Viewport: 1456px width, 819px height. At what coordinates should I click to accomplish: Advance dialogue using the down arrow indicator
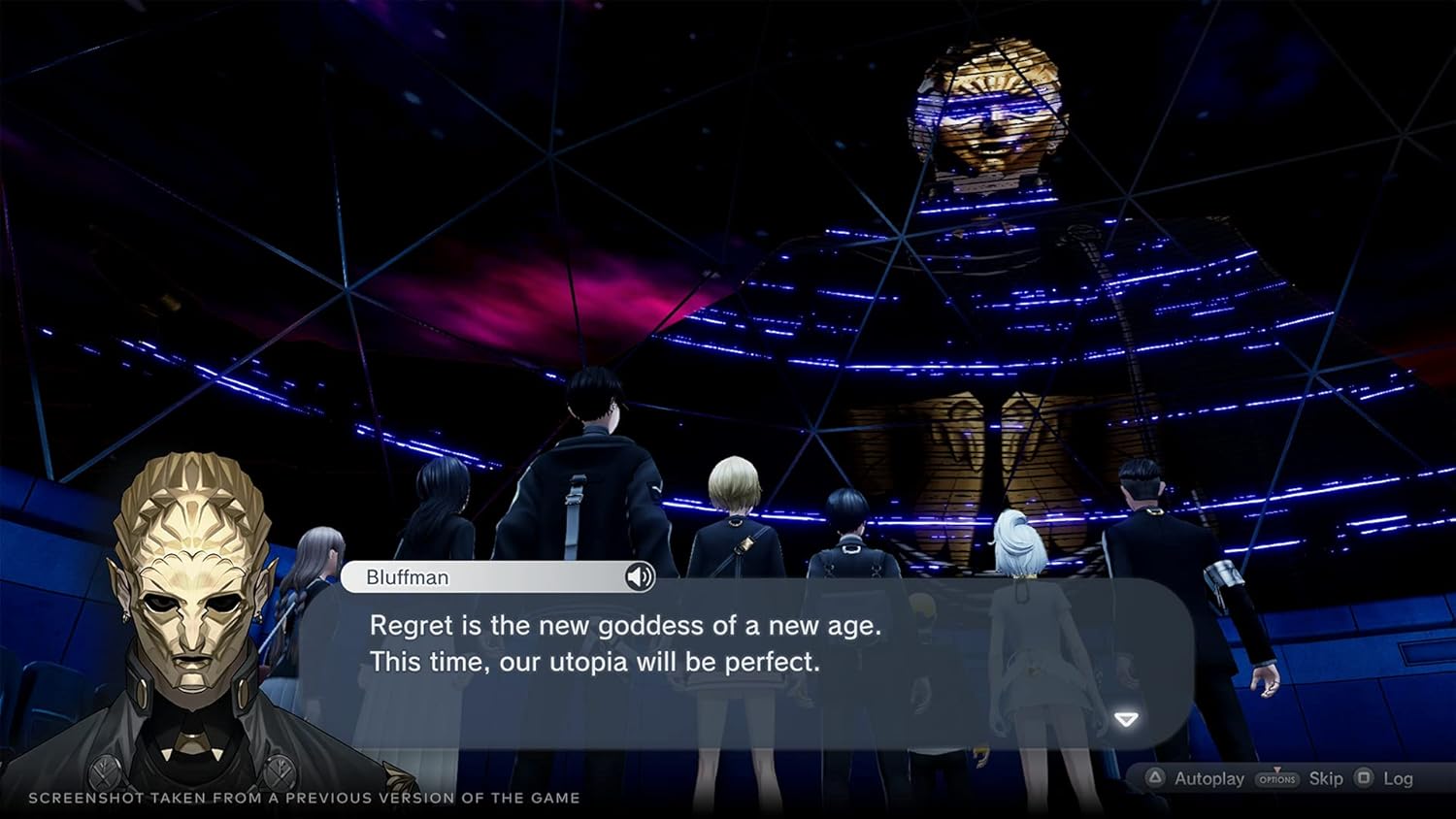coord(1126,719)
